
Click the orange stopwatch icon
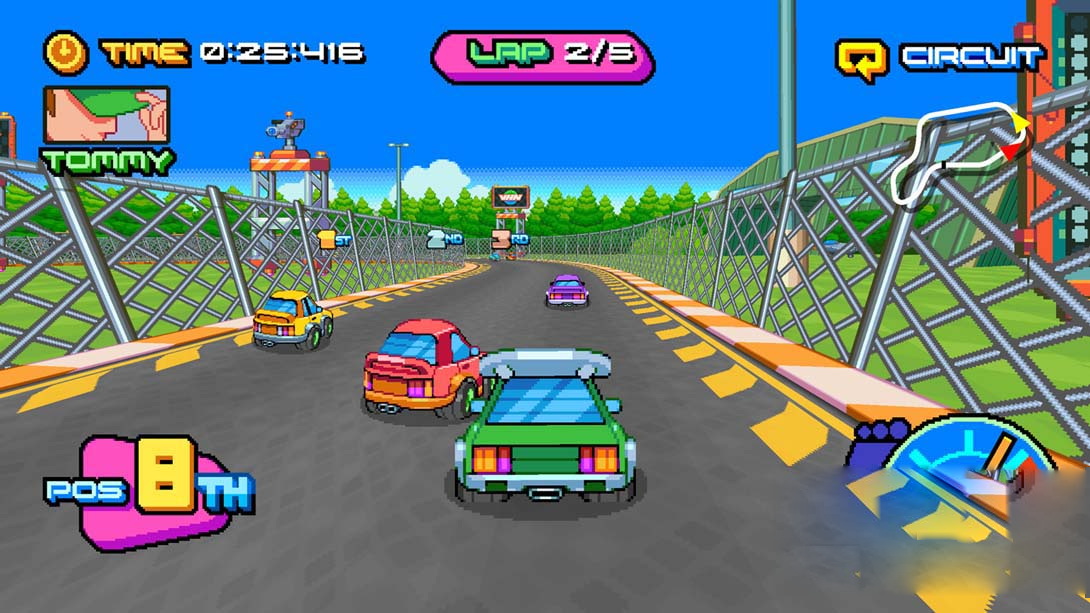[66, 52]
